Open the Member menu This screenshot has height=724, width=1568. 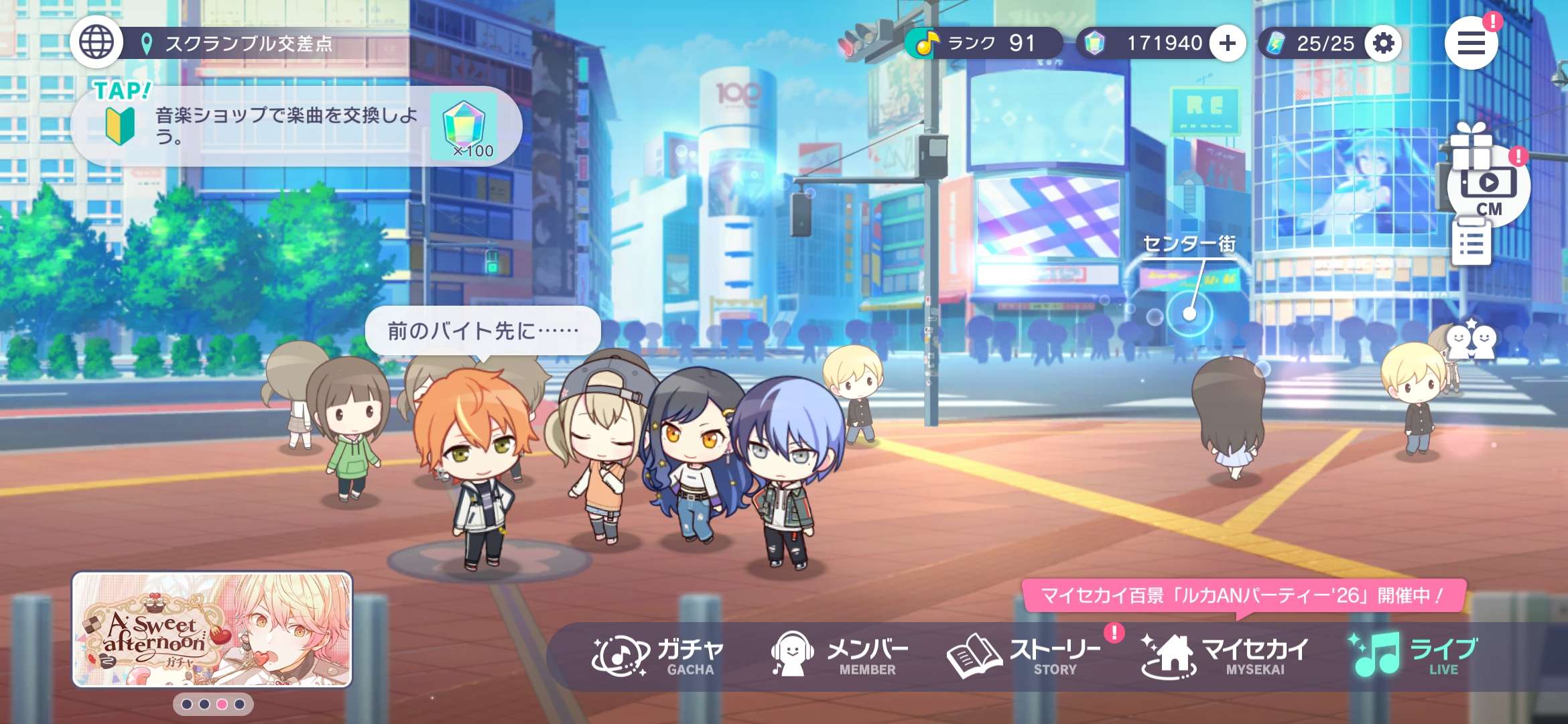(840, 656)
